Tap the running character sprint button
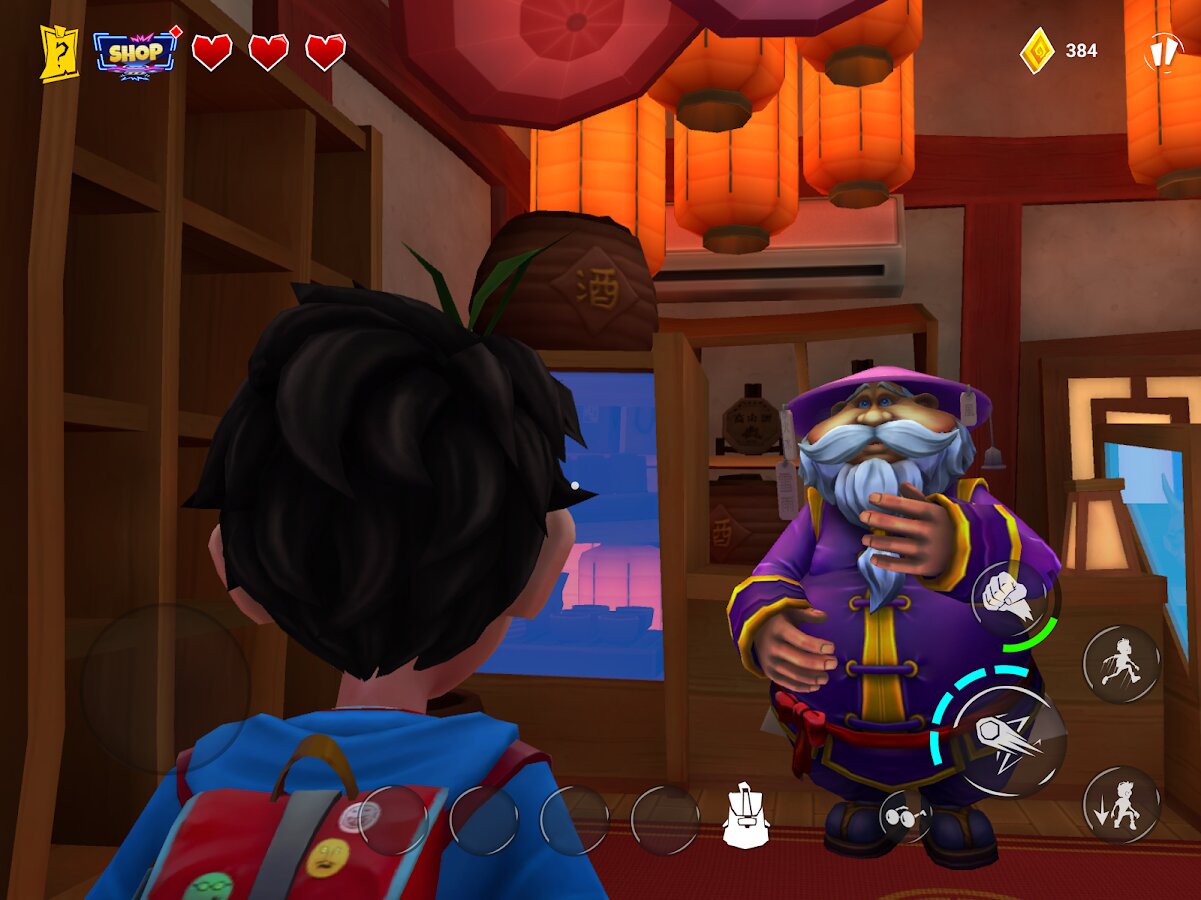The image size is (1201, 900). pyautogui.click(x=1121, y=664)
